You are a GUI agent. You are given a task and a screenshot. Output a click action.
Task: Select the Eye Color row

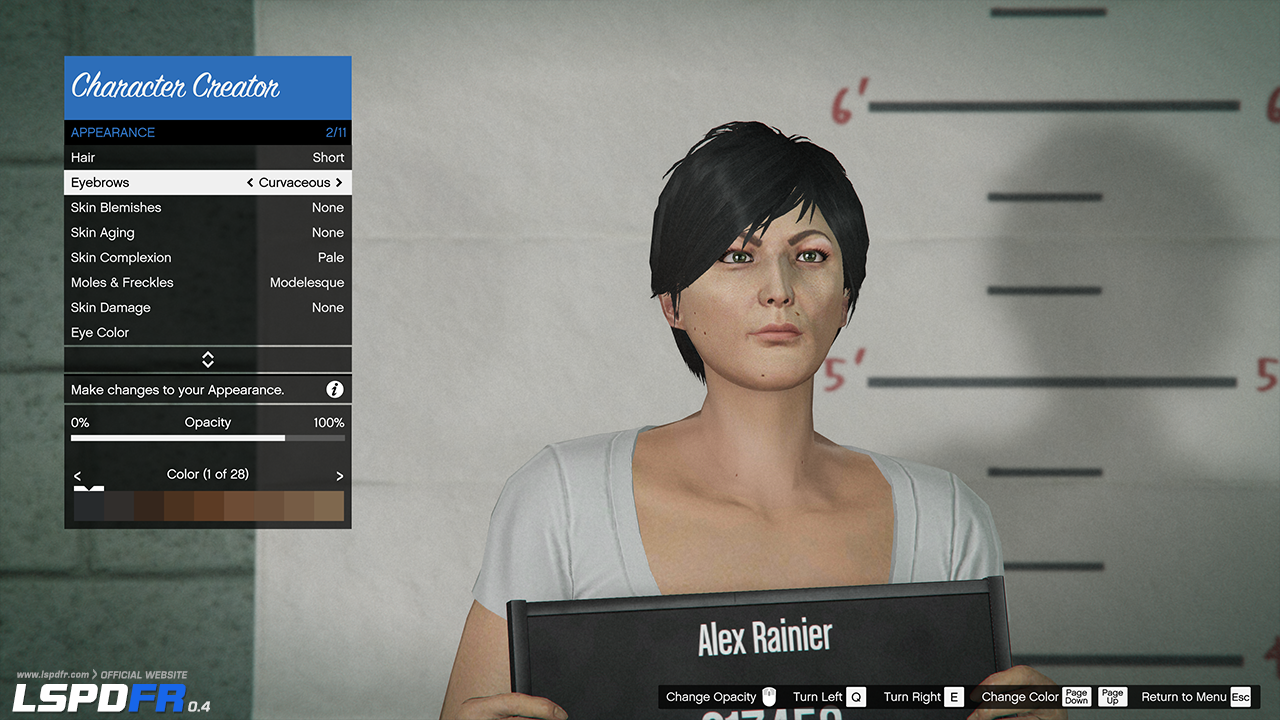[207, 333]
